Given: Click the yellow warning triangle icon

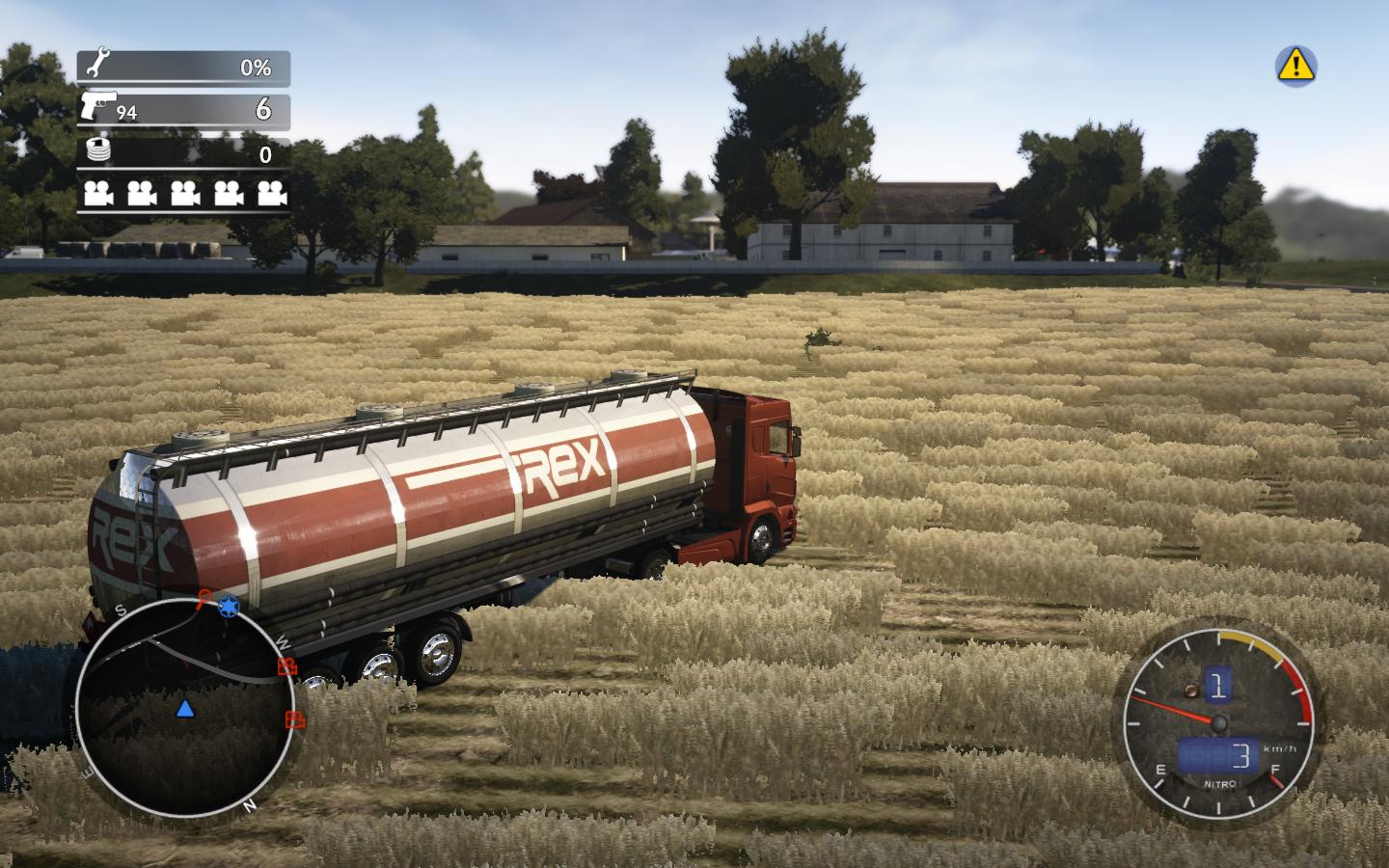Looking at the screenshot, I should (x=1295, y=66).
